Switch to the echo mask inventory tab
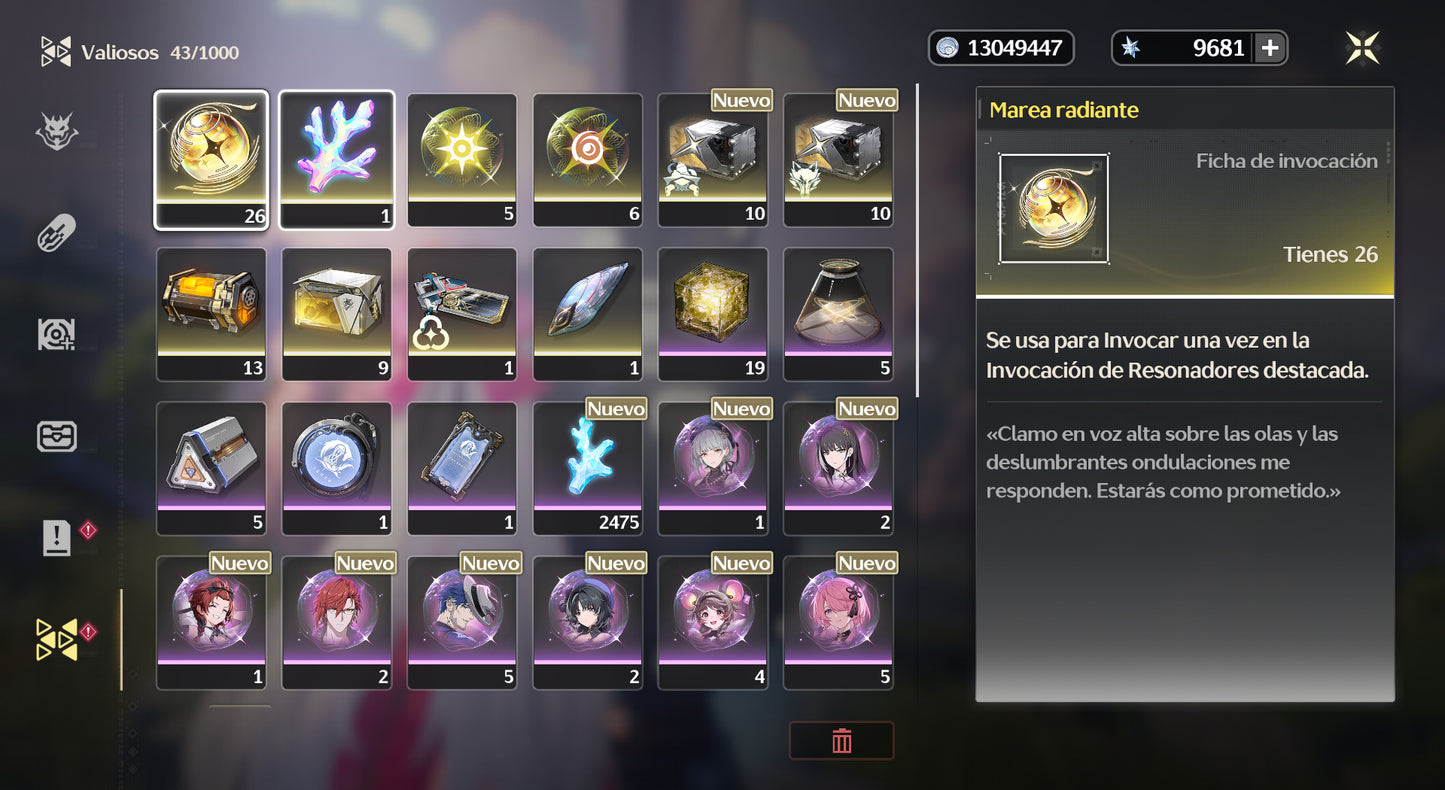Viewport: 1445px width, 790px height. [57, 132]
